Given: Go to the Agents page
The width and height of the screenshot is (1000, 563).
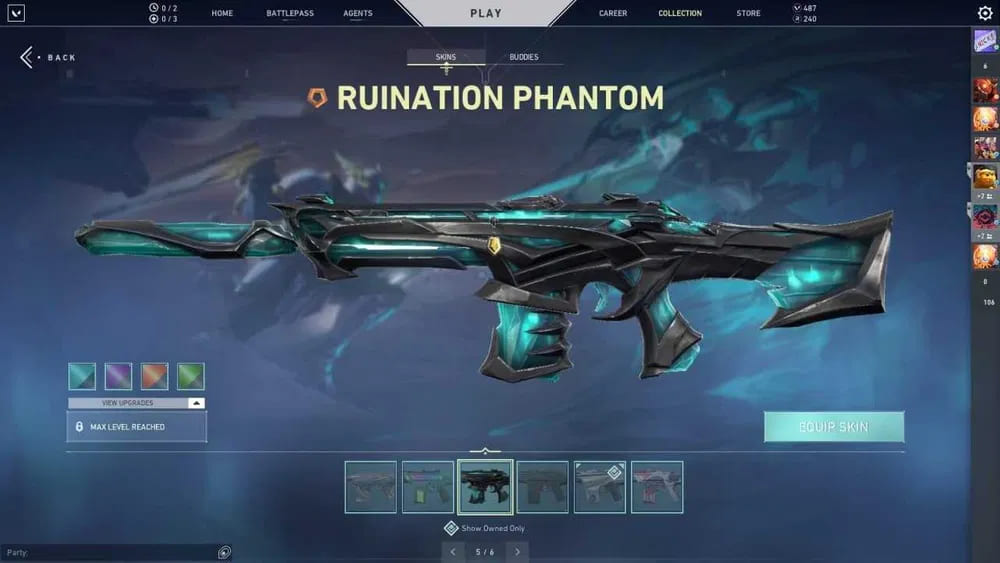Looking at the screenshot, I should point(357,13).
